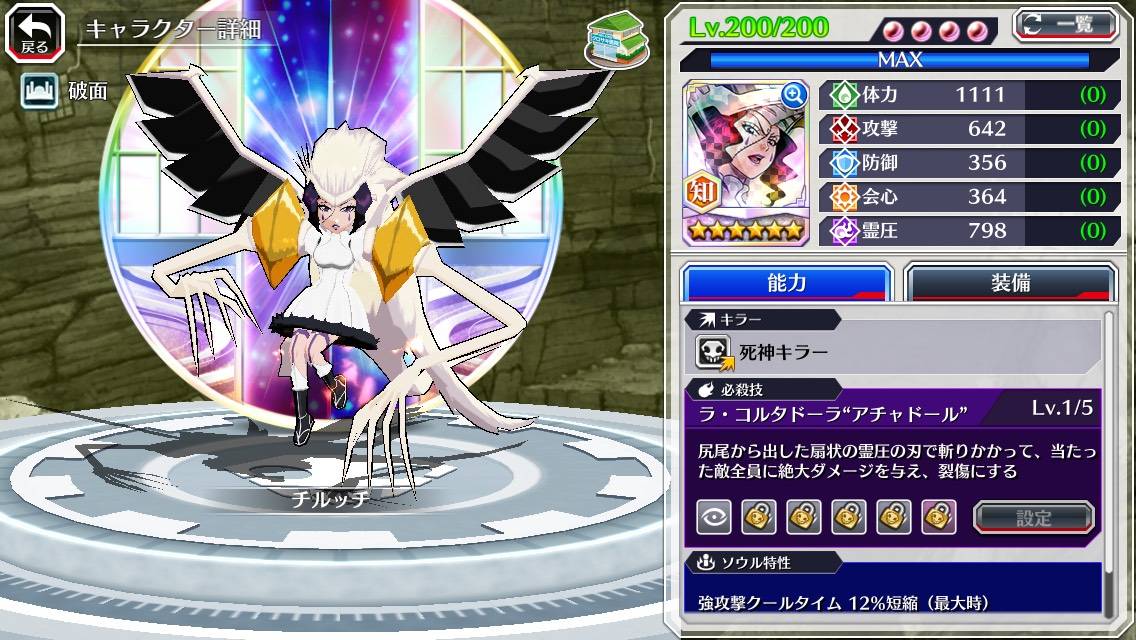Click the 設定 button for special move
The image size is (1136, 640).
tap(1033, 517)
